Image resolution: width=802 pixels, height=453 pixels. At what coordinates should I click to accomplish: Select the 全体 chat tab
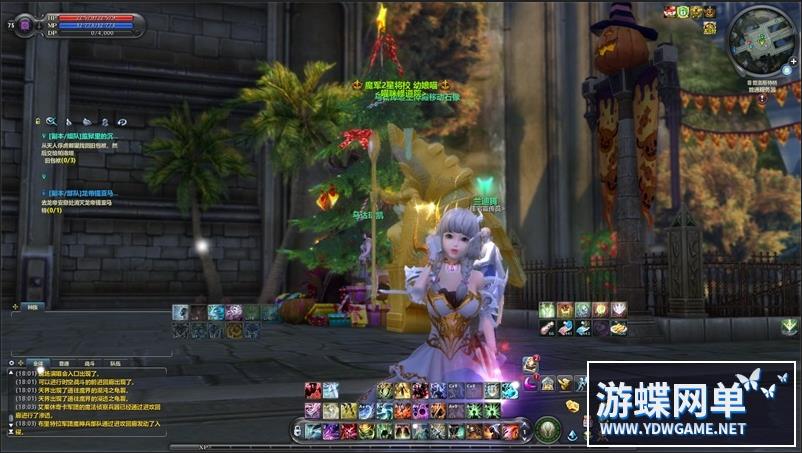pyautogui.click(x=37, y=364)
